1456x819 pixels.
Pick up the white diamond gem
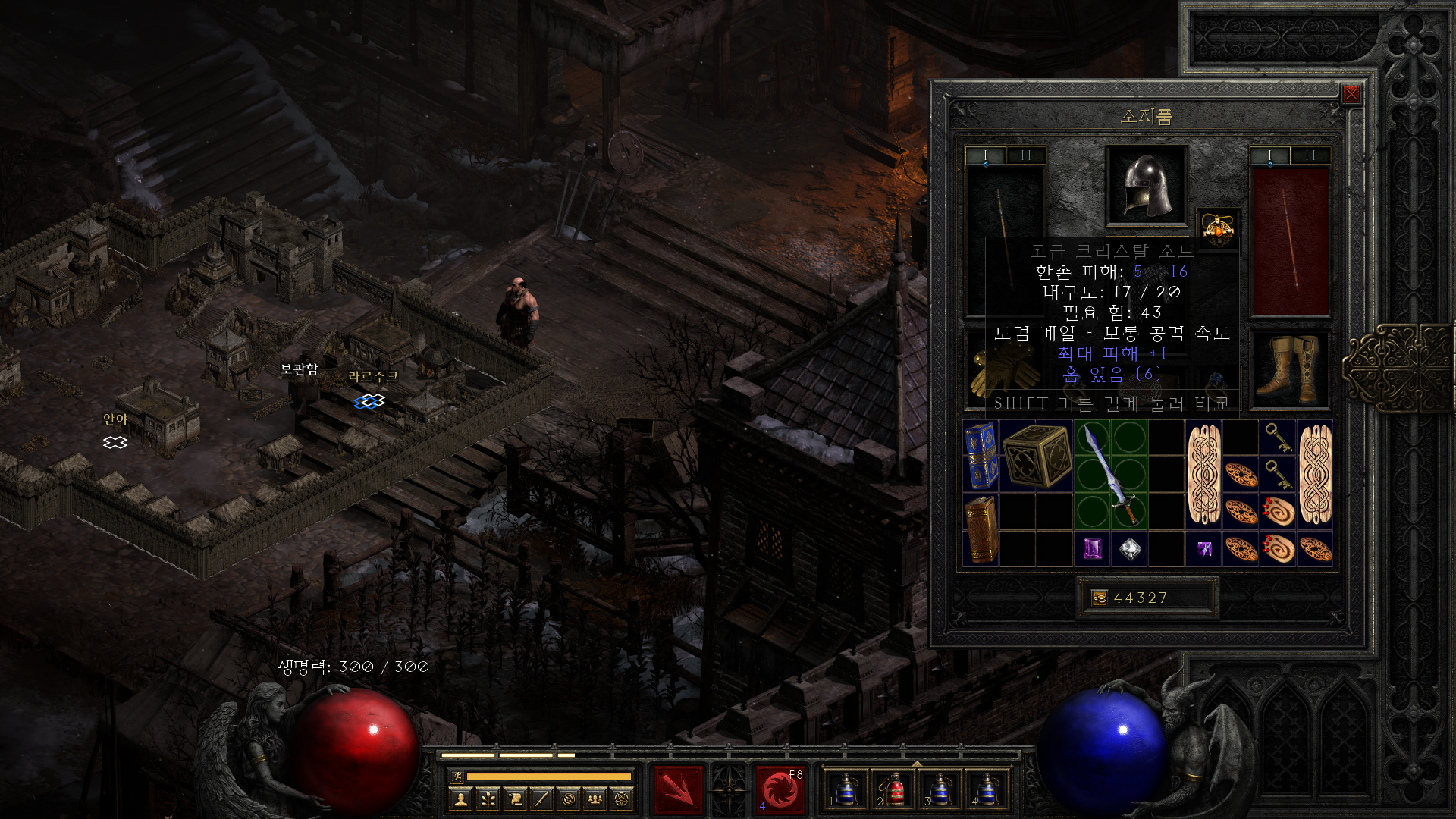point(1129,549)
